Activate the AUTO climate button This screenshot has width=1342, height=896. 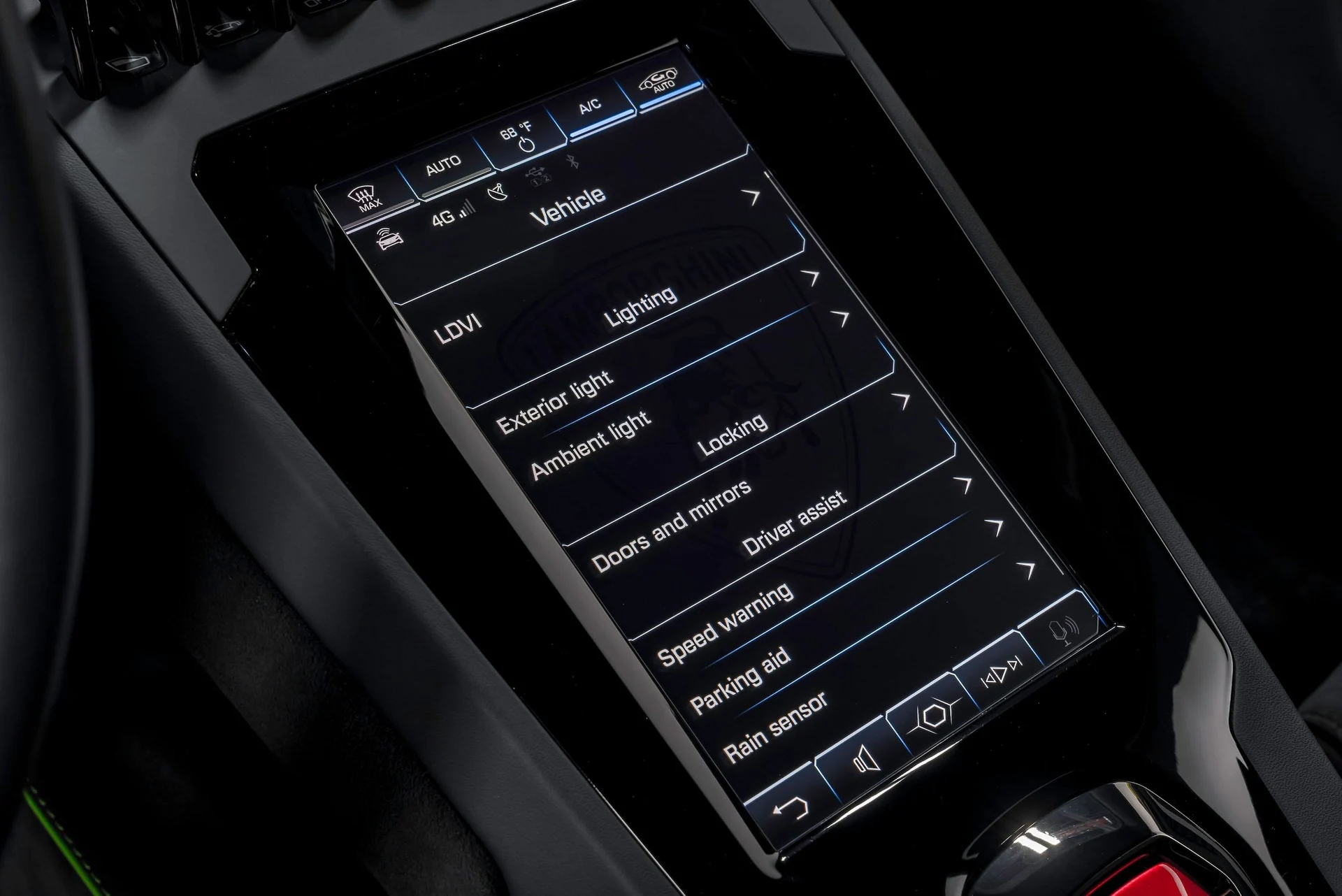[x=443, y=166]
